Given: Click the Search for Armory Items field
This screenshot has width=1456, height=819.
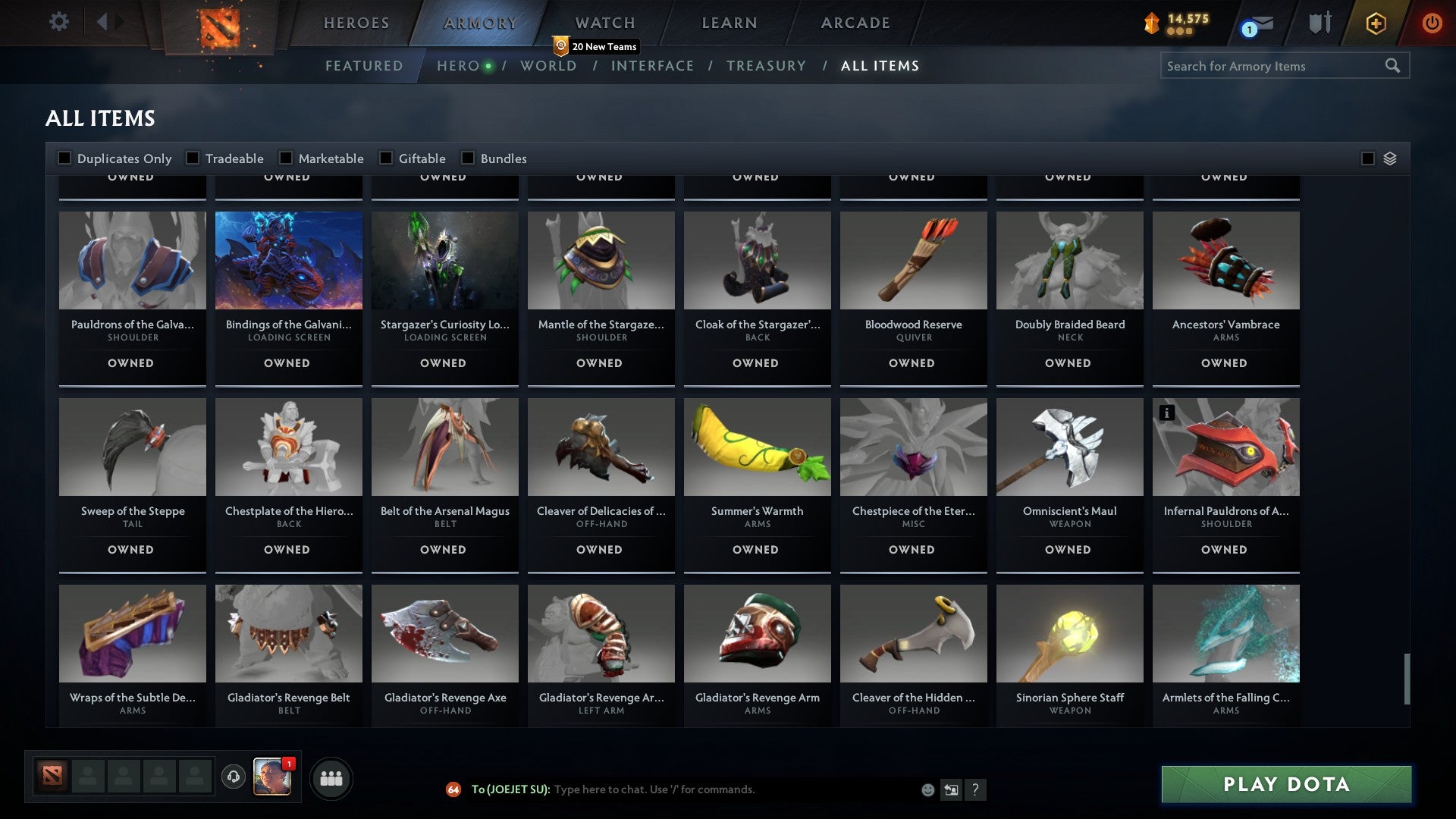Looking at the screenshot, I should click(1274, 66).
